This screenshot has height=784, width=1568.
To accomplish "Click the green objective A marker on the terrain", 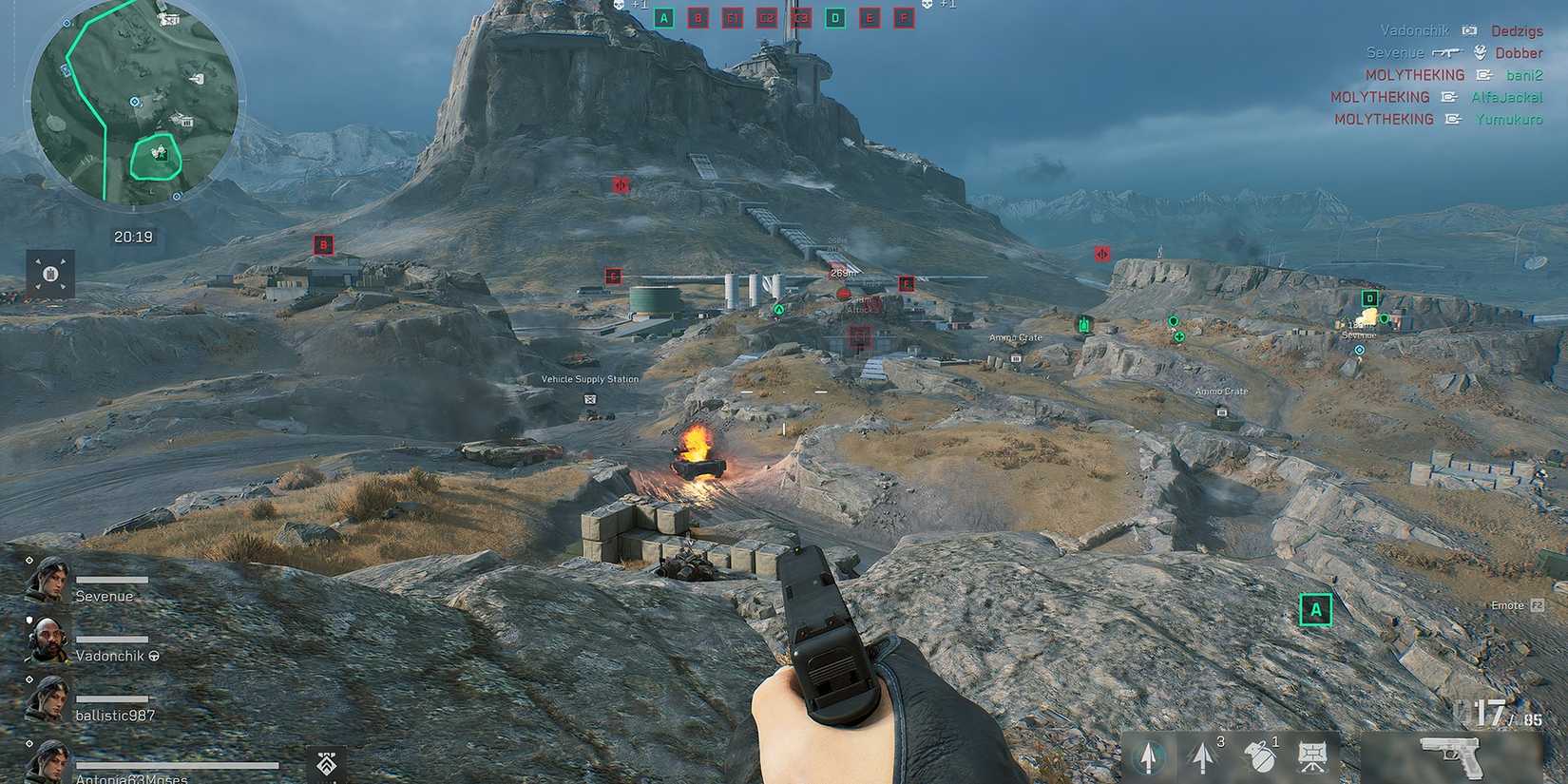I will (1315, 611).
